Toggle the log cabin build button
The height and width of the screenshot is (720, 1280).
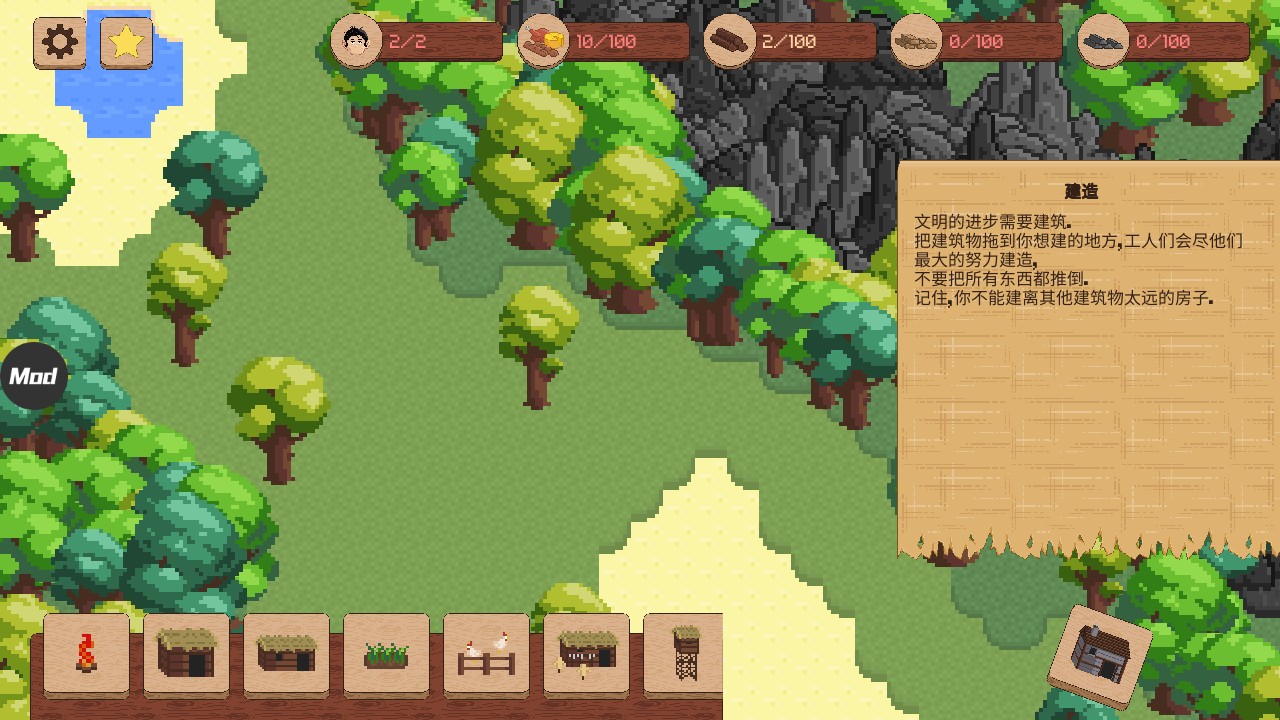tap(1100, 656)
